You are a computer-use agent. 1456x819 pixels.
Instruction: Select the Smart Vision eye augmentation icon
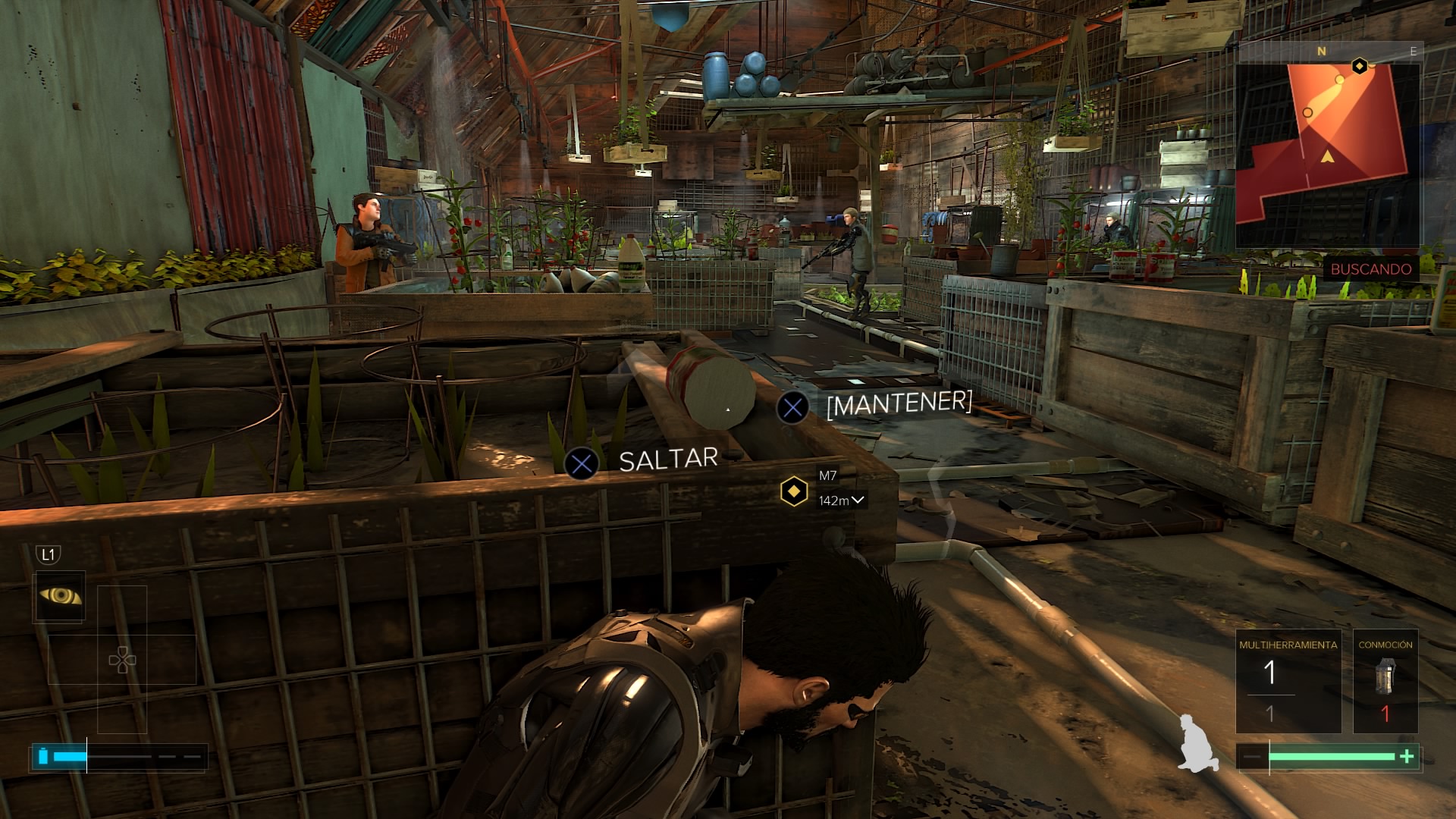59,596
